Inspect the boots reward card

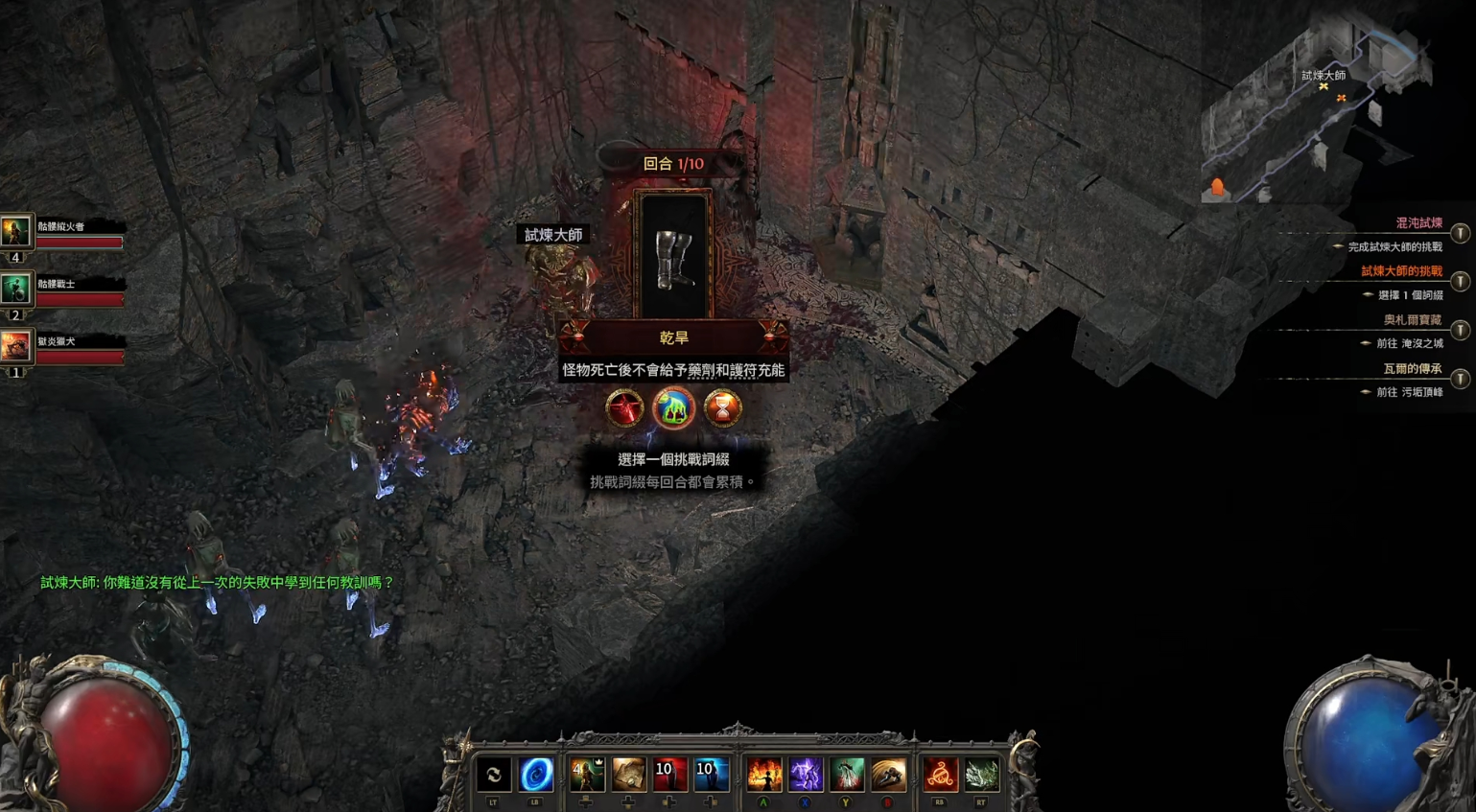click(x=672, y=256)
